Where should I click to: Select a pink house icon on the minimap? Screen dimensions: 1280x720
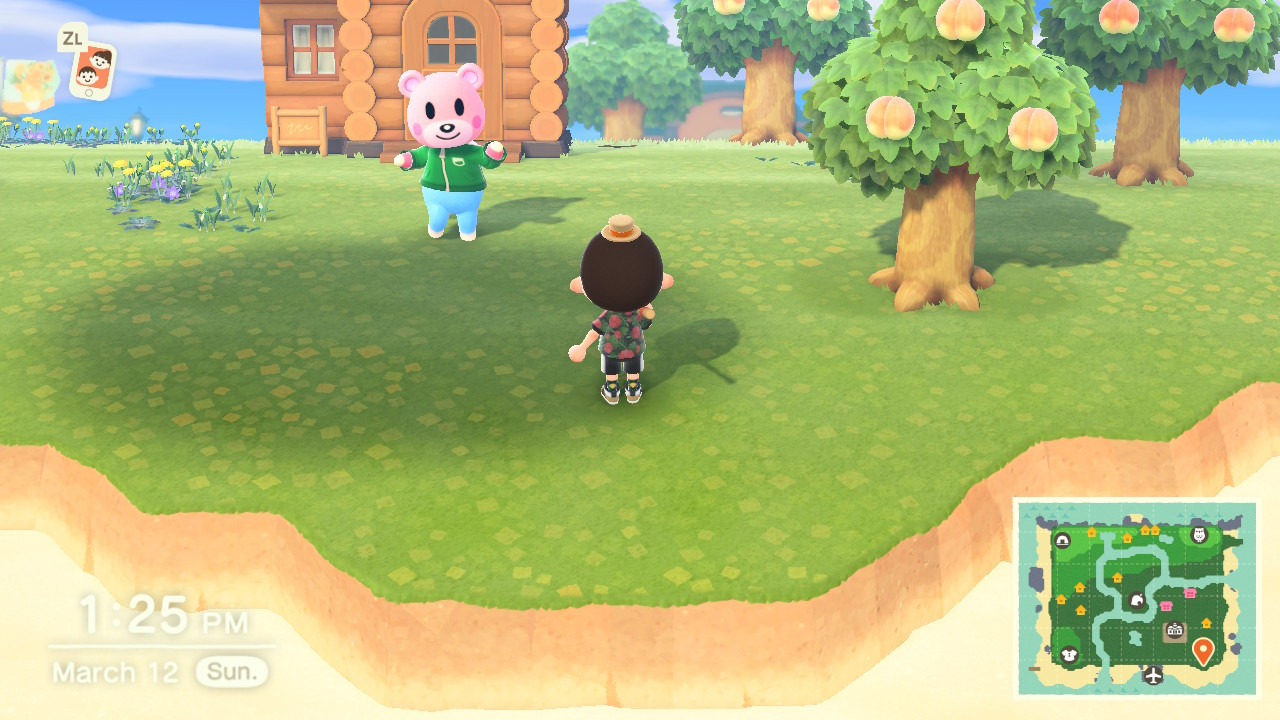pos(1190,592)
